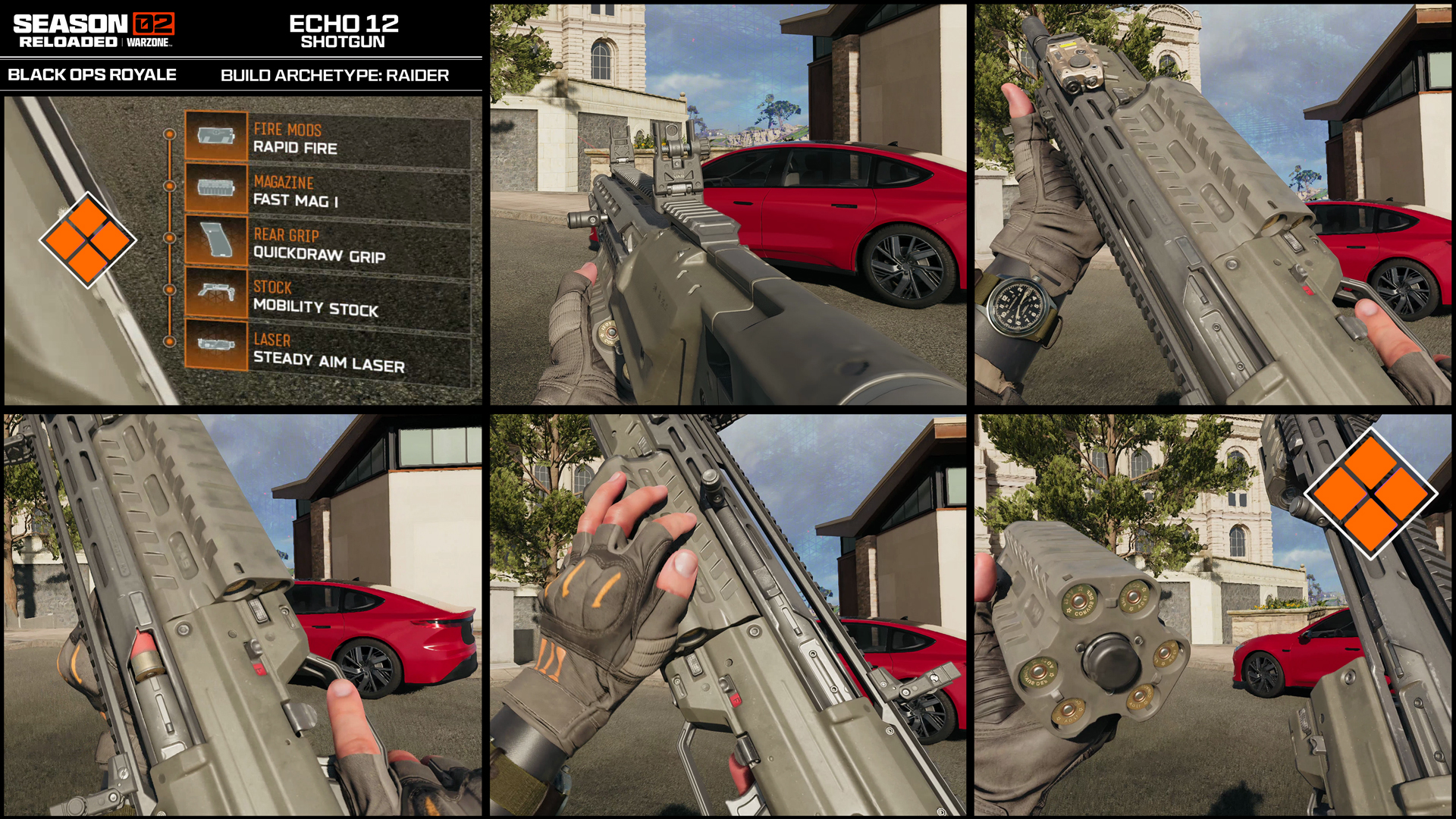
Task: Open the Build Archetype: Raider header
Action: point(334,74)
